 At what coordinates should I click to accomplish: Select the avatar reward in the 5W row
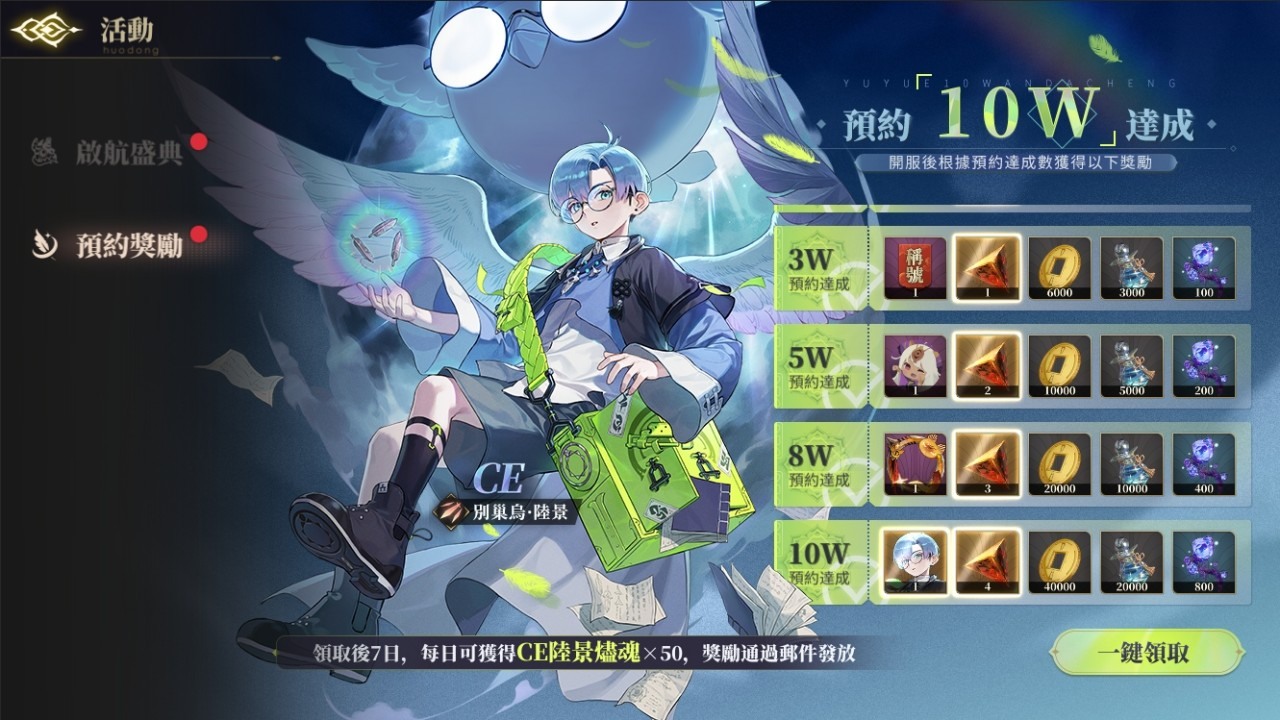pos(917,367)
